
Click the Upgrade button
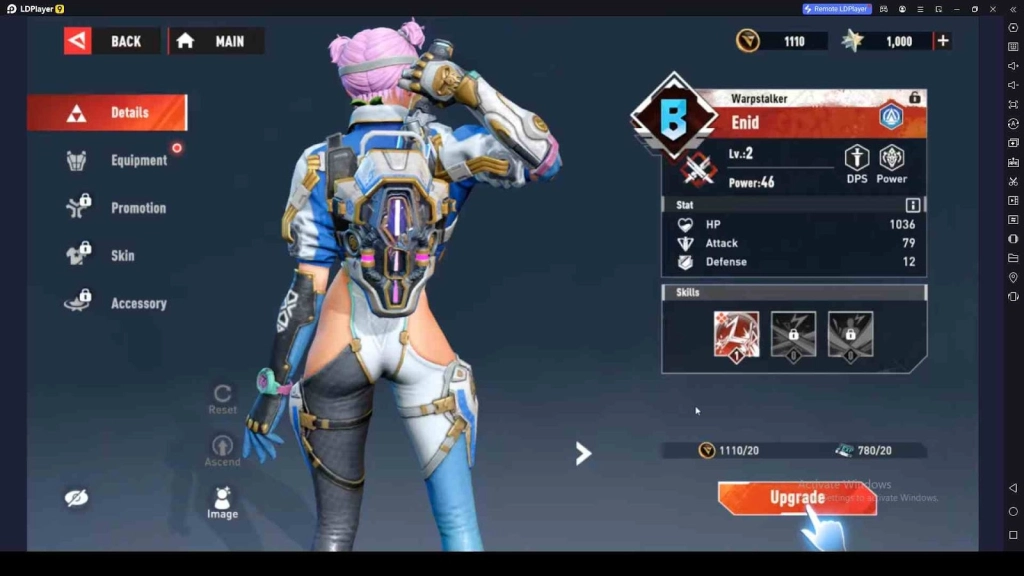(797, 497)
